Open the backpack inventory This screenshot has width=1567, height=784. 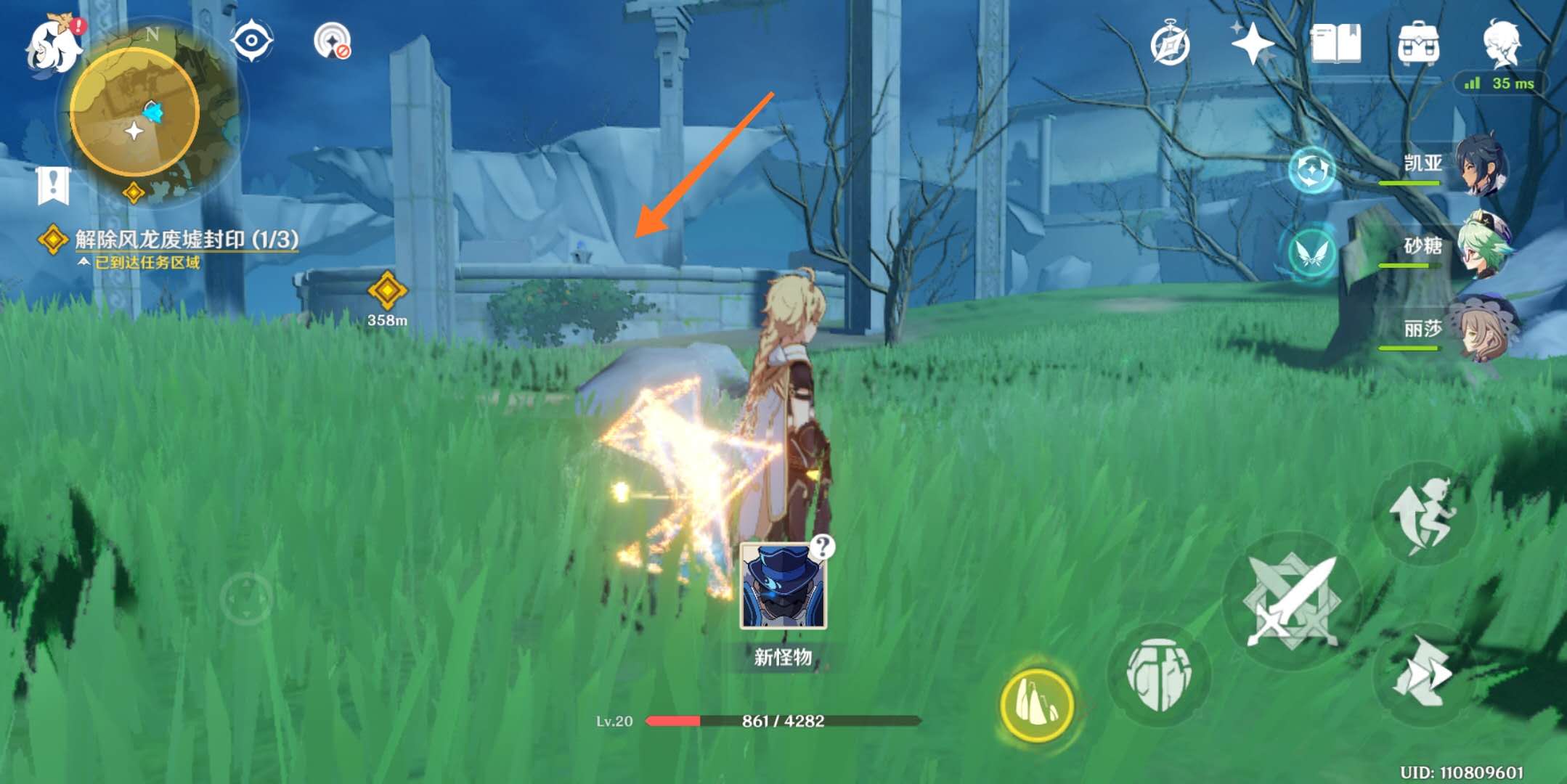(1418, 44)
